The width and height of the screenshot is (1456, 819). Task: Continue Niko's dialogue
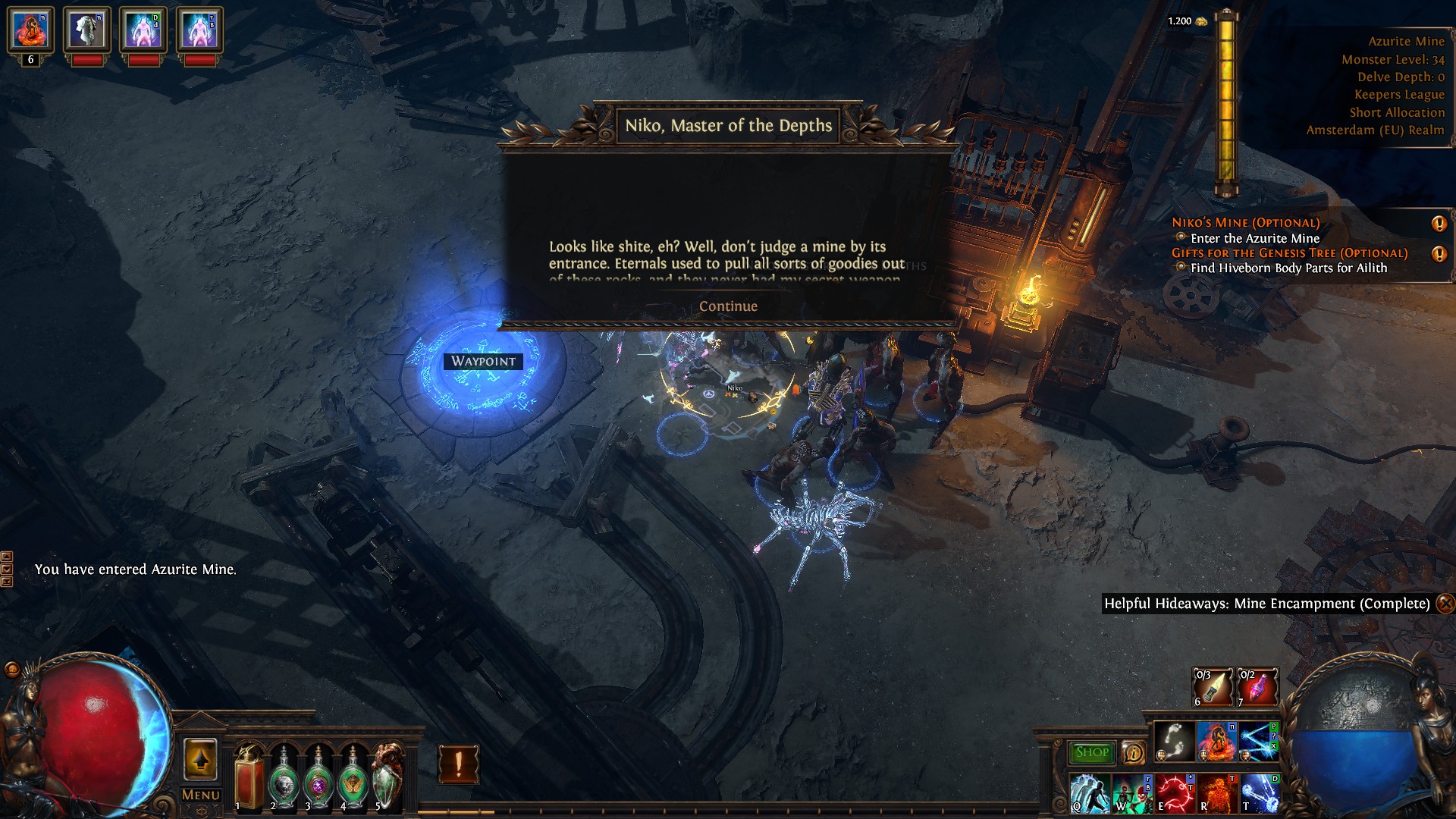(728, 306)
